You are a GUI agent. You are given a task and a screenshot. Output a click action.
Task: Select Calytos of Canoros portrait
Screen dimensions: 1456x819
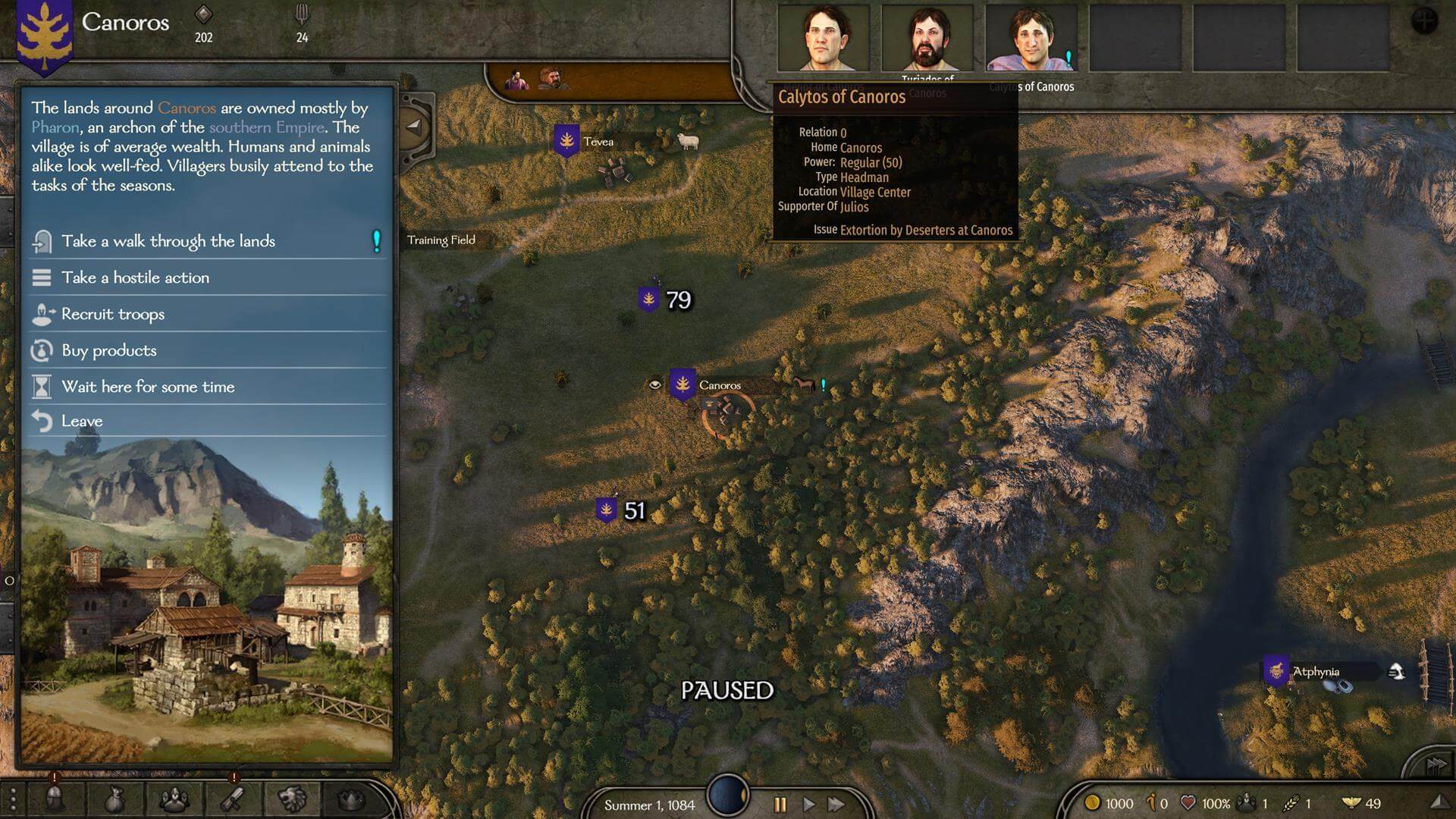coord(1030,39)
